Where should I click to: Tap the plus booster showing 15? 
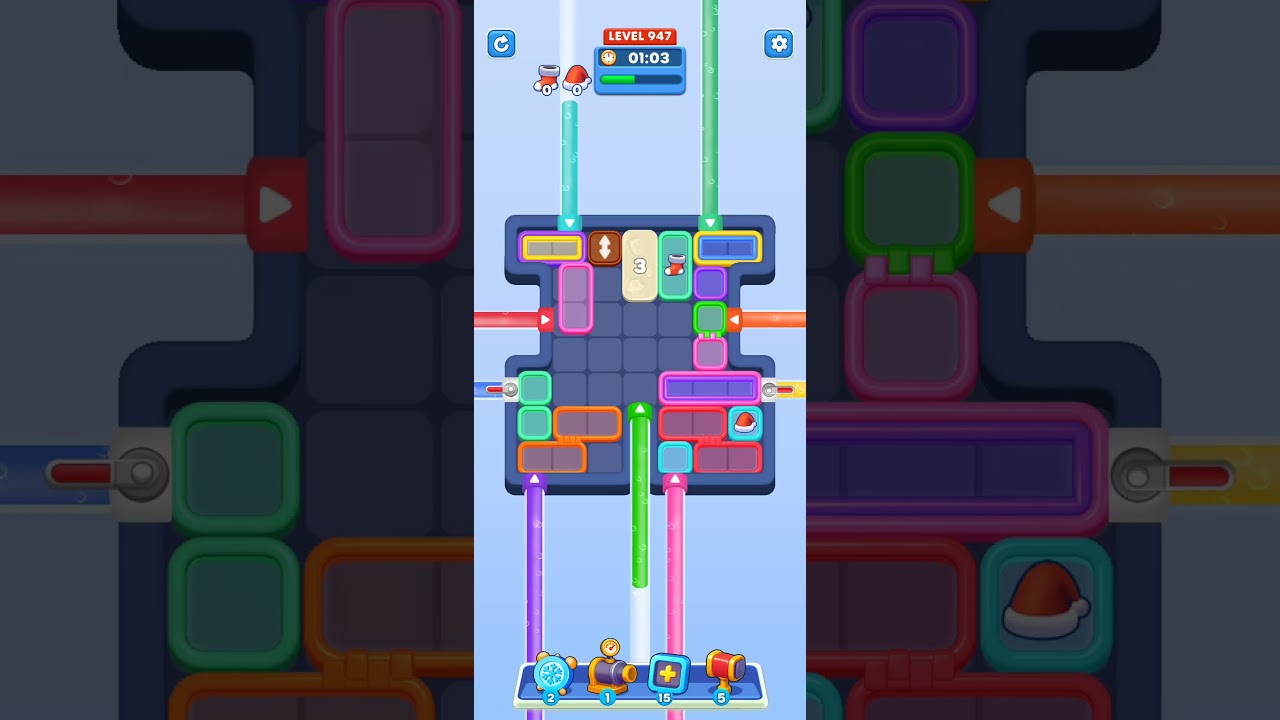666,675
